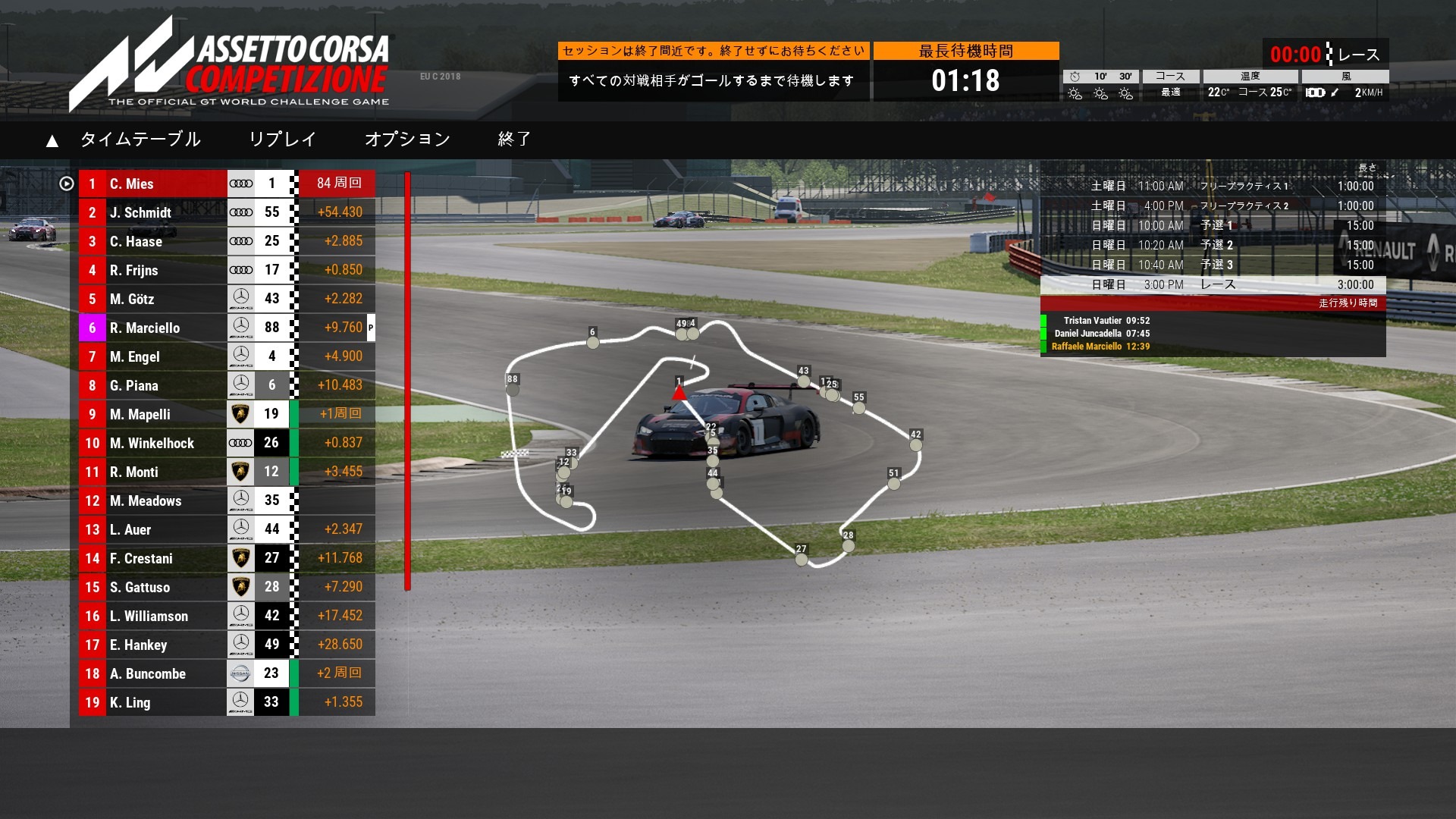Image resolution: width=1456 pixels, height=819 pixels.
Task: Select J. Schmidt's leaderboard row
Action: click(x=152, y=213)
